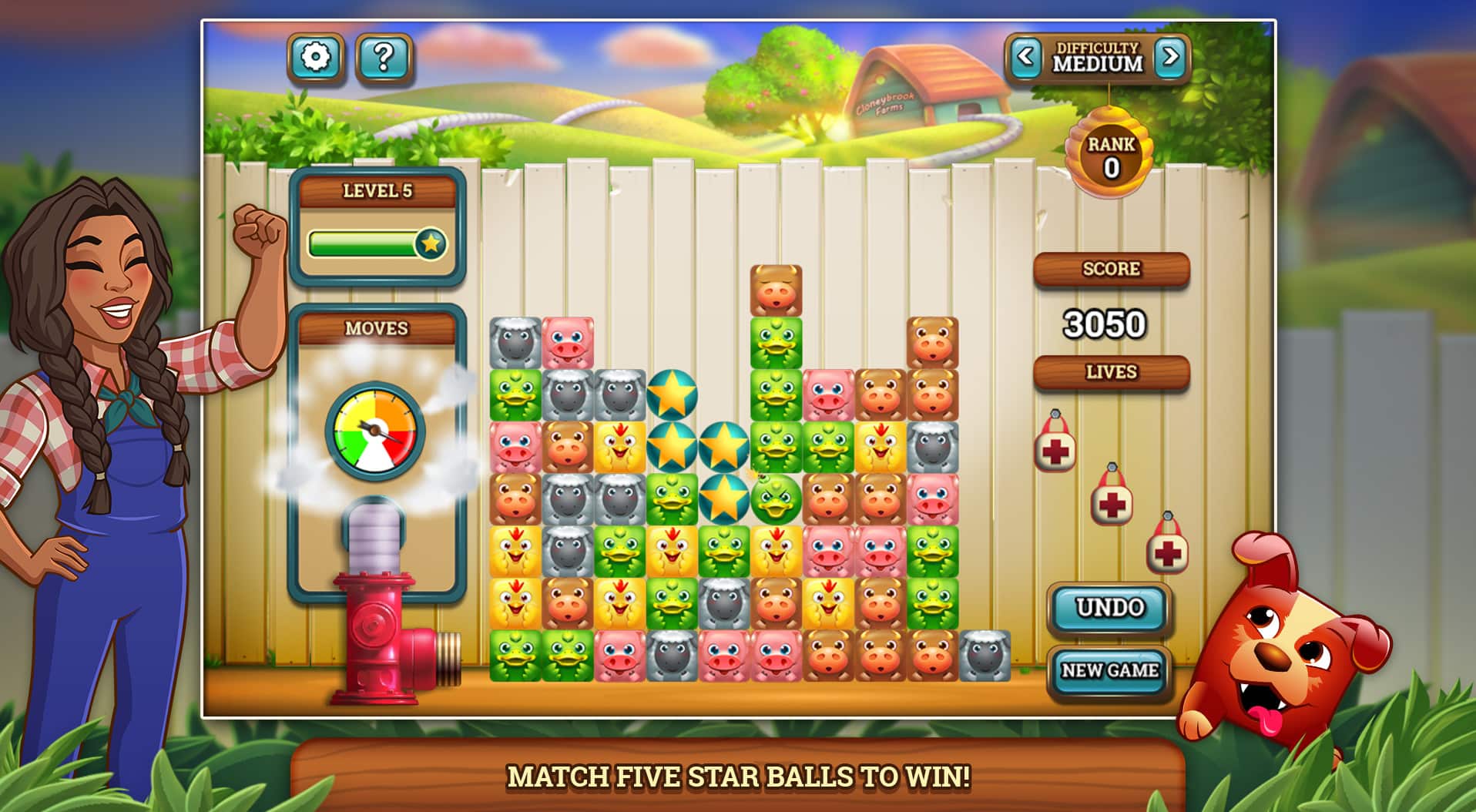Start a NEW GAME

pos(1109,669)
